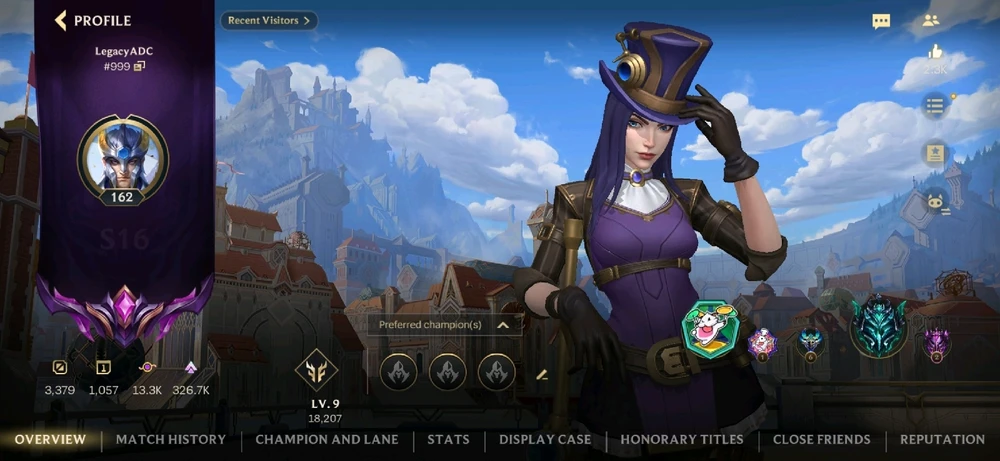Collapse the Preferred champion(s) panel
Viewport: 1000px width, 461px height.
point(503,325)
